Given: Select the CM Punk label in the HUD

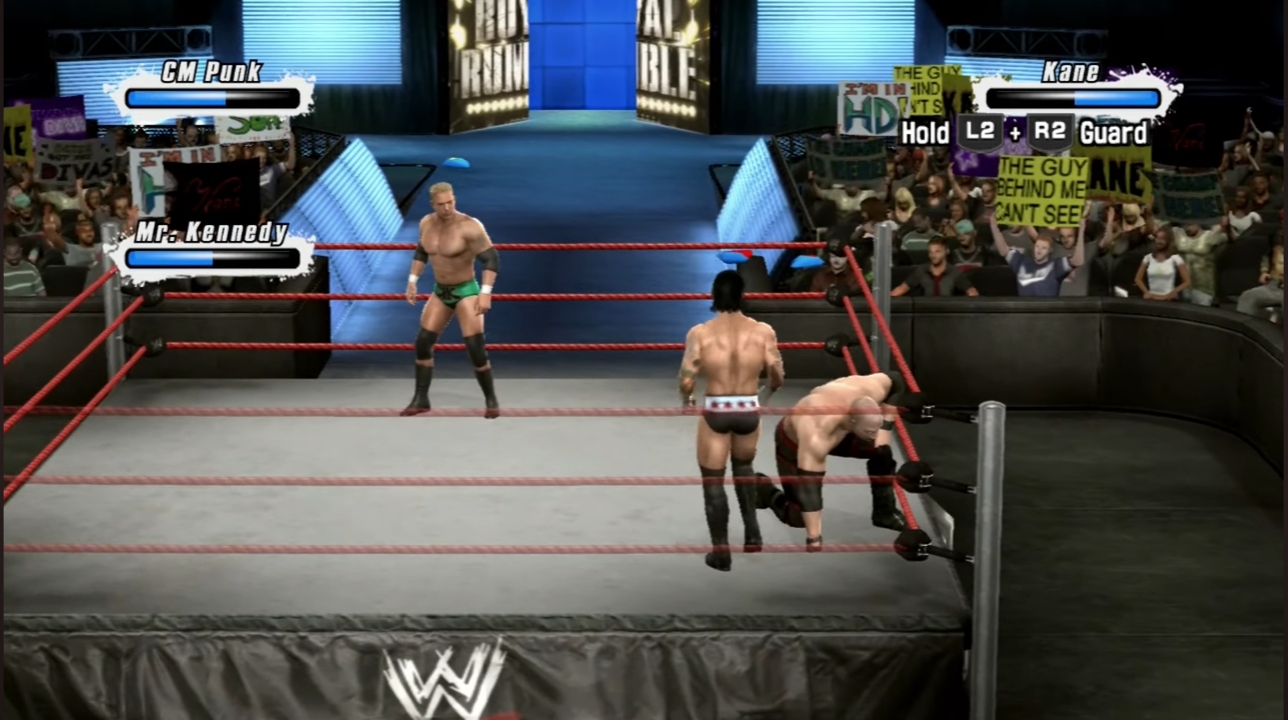Looking at the screenshot, I should pyautogui.click(x=210, y=71).
